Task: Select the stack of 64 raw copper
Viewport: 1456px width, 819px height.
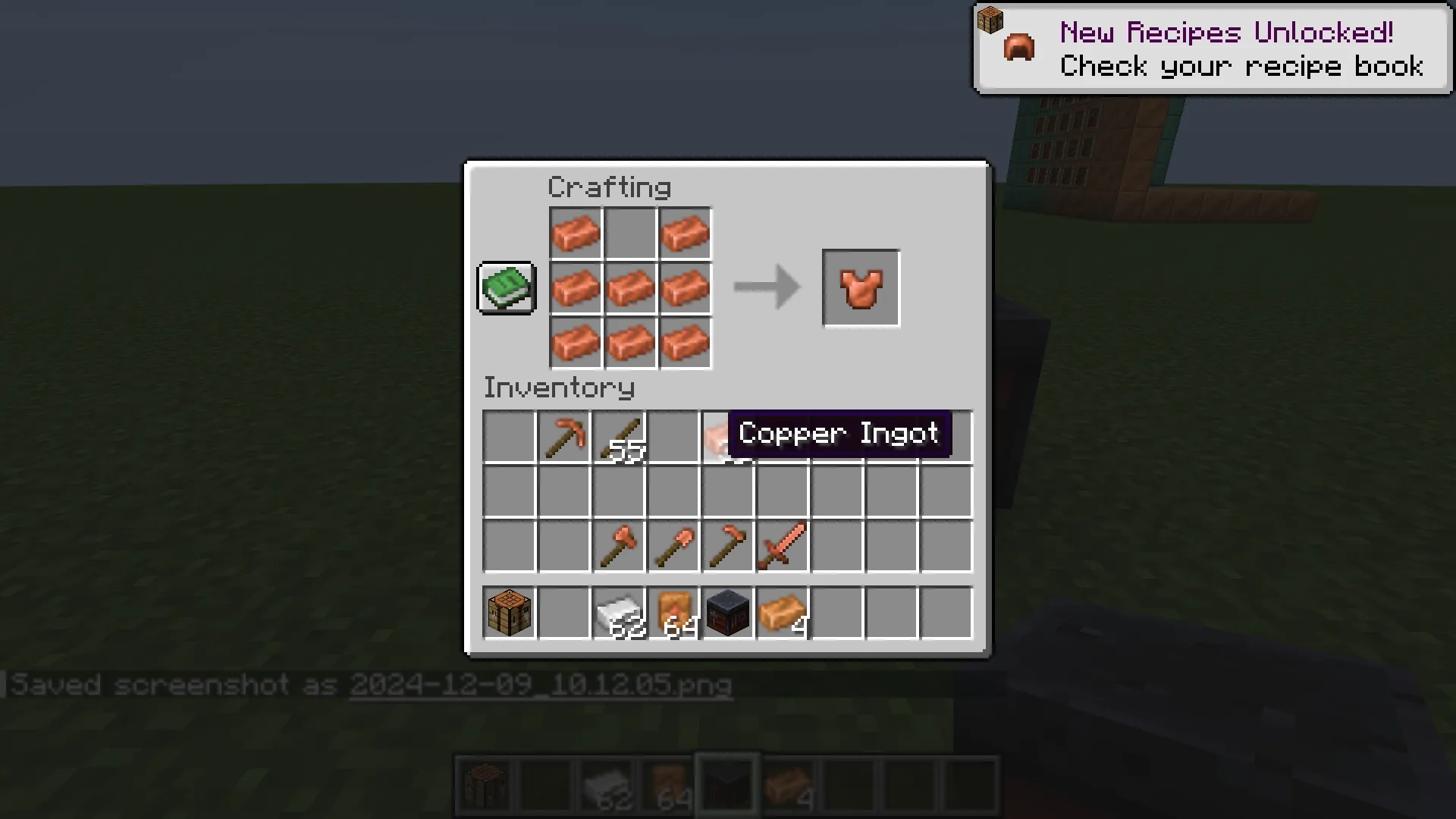Action: [x=673, y=614]
